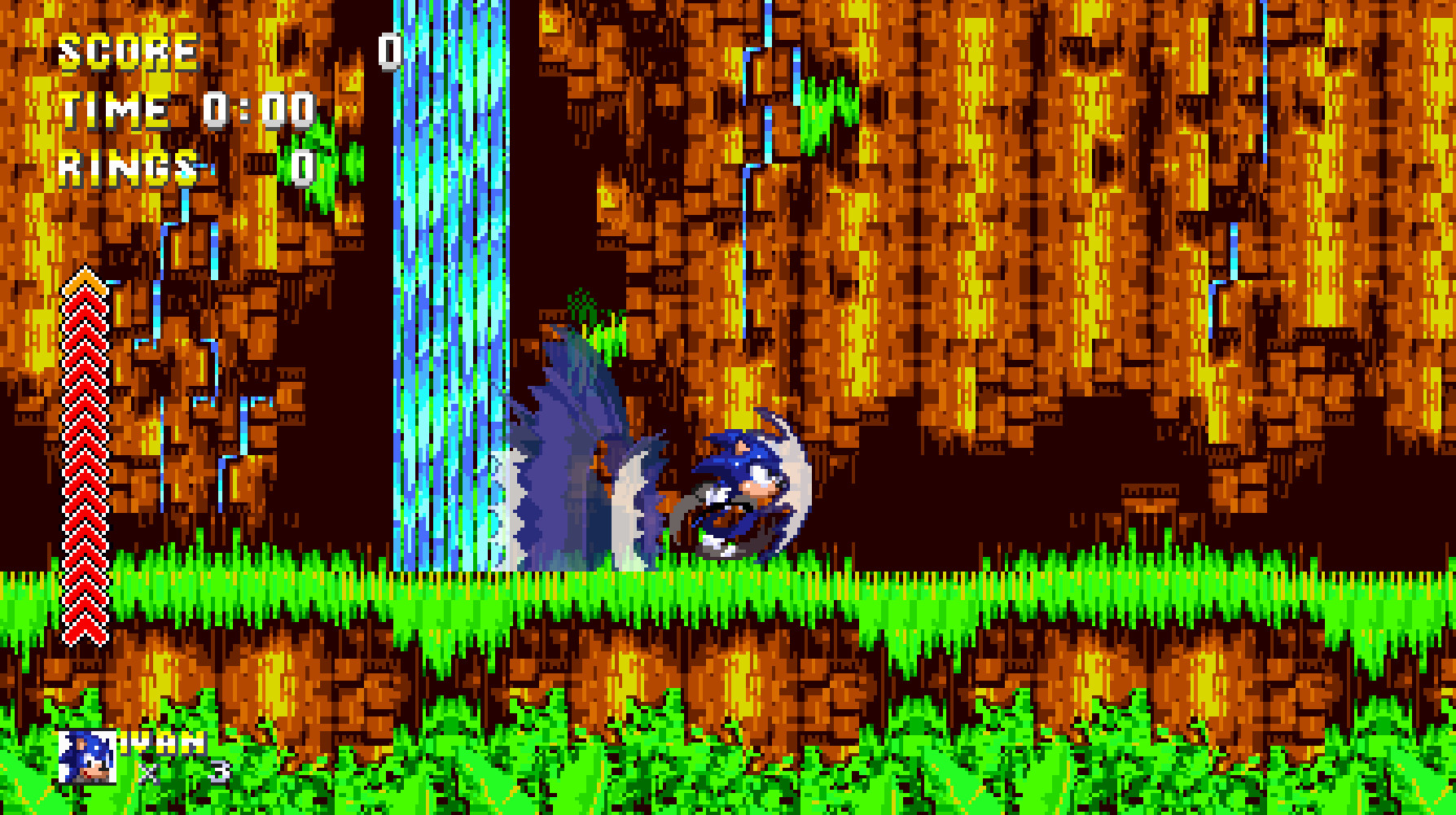Toggle the RINGS counter display
This screenshot has height=815, width=1456.
tap(122, 166)
